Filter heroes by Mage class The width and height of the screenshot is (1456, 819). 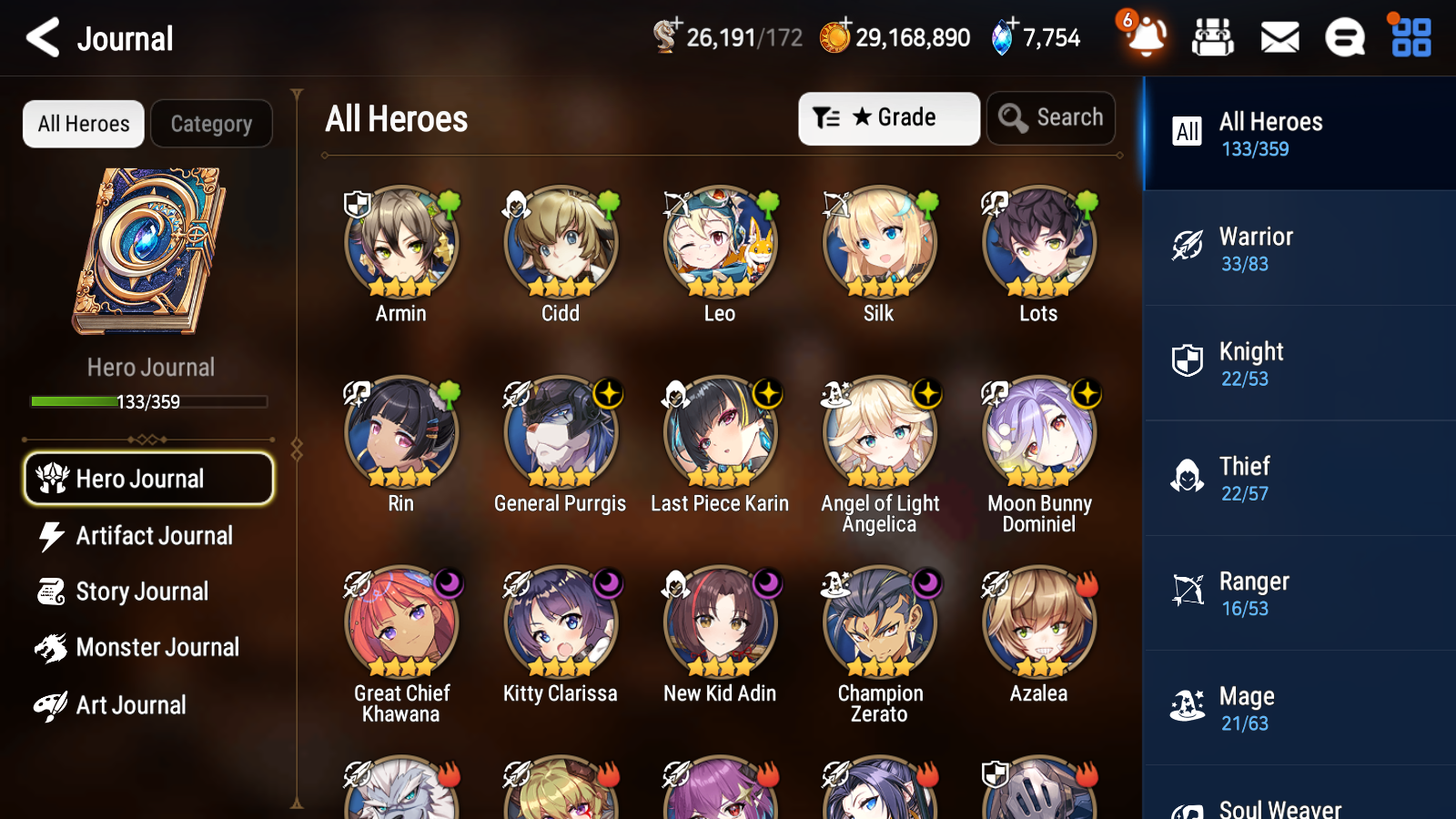coord(1299,708)
